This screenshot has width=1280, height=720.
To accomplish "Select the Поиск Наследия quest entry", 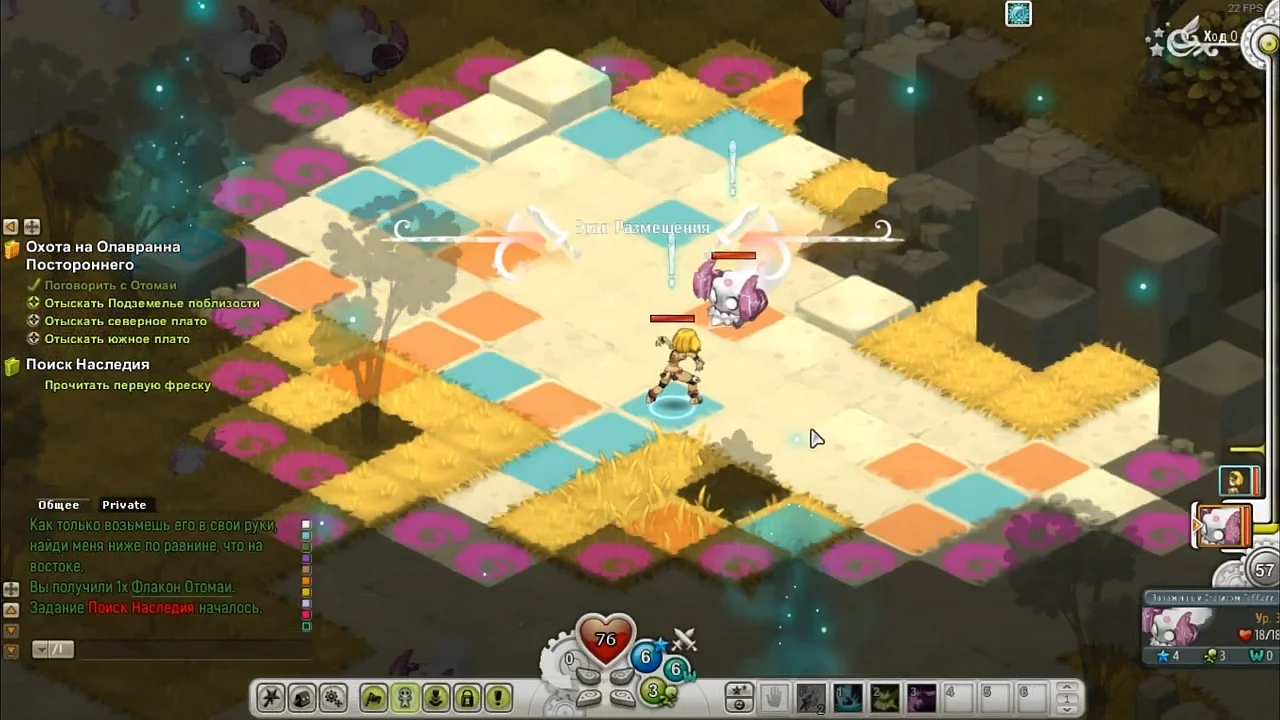I will [88, 365].
